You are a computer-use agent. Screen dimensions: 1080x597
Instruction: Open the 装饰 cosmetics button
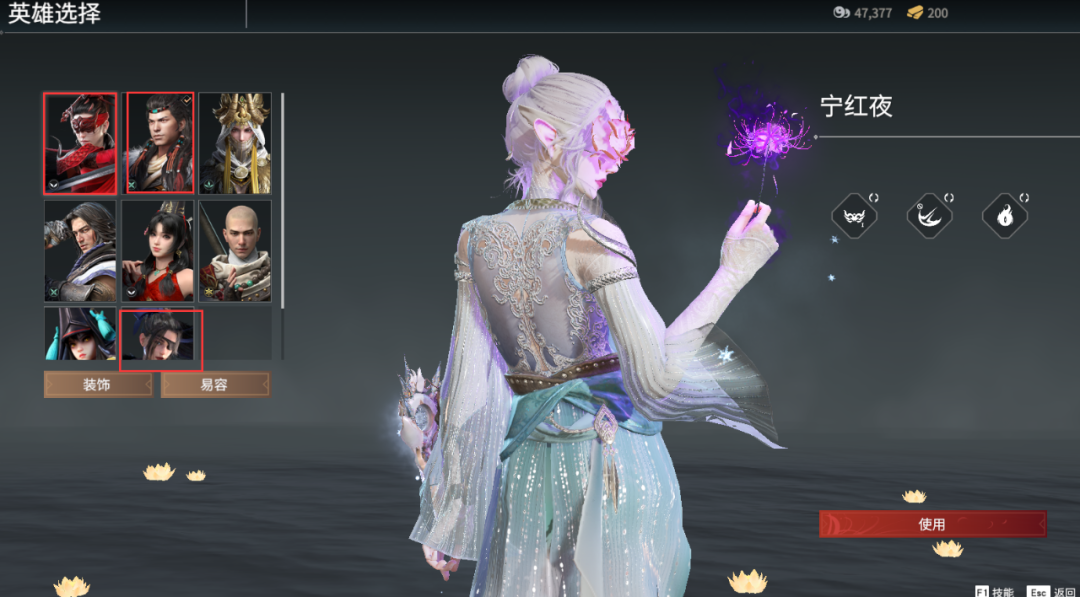98,385
